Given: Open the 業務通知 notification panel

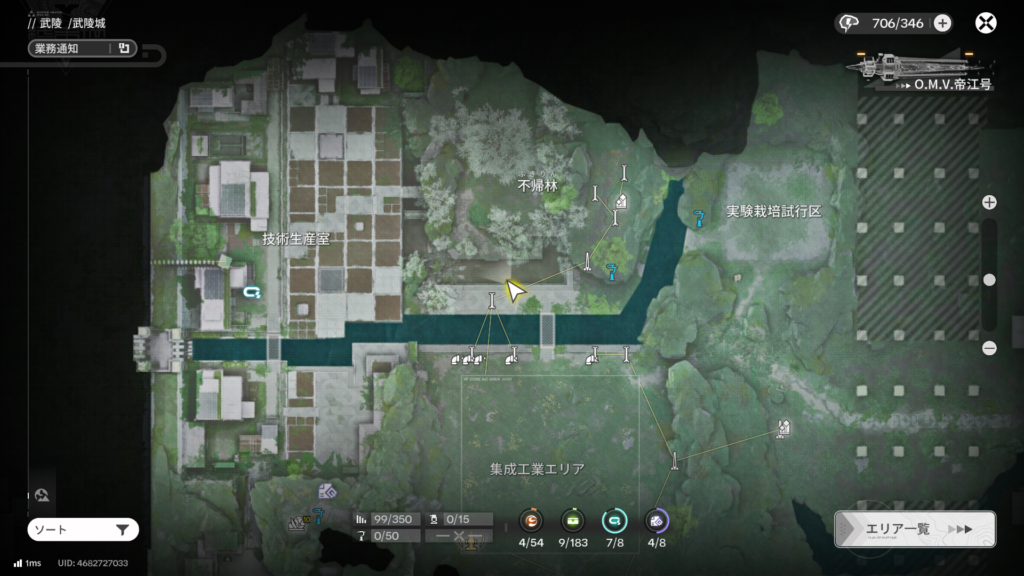Looking at the screenshot, I should click(82, 48).
